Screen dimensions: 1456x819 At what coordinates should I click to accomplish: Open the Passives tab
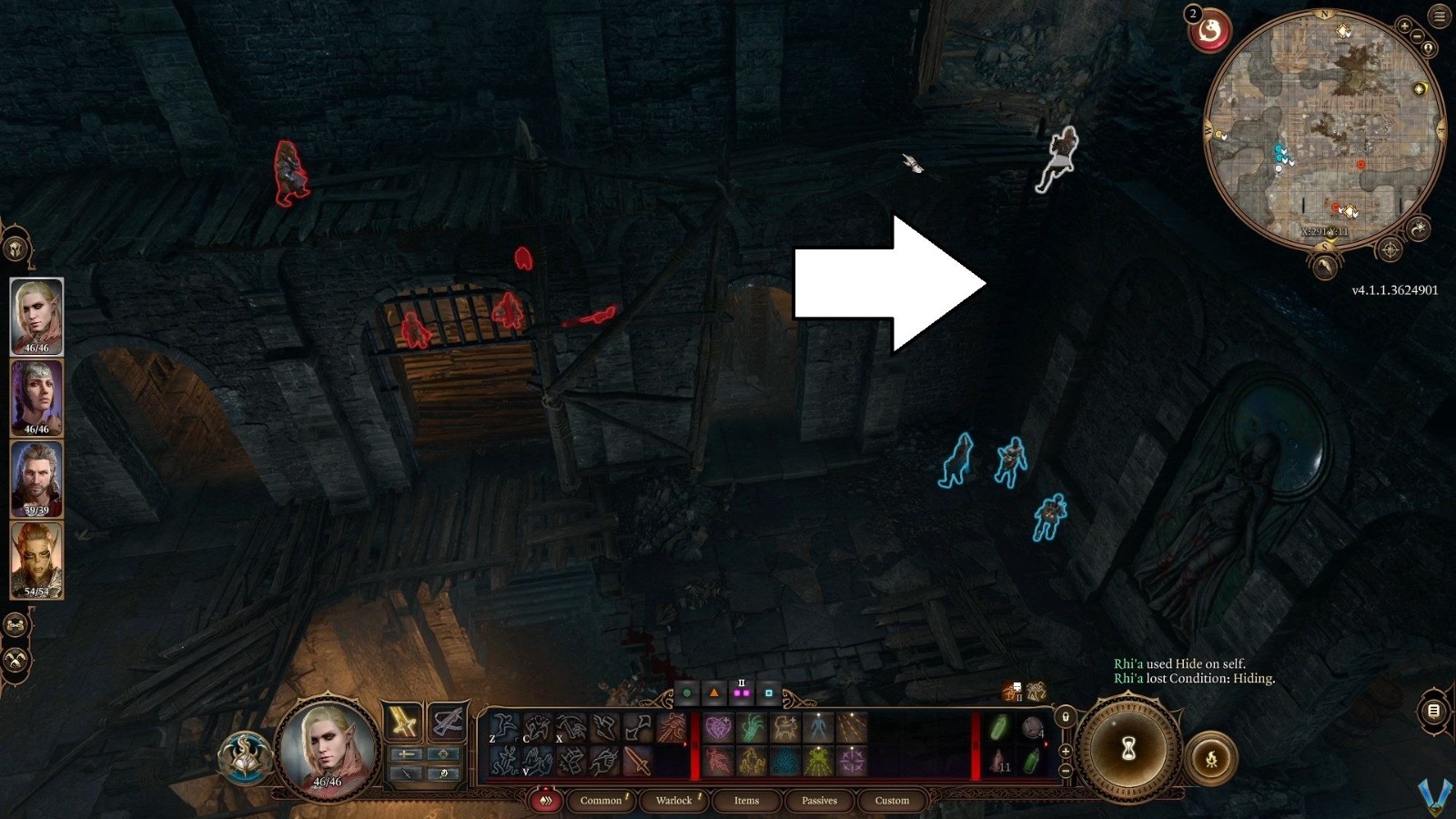(819, 801)
